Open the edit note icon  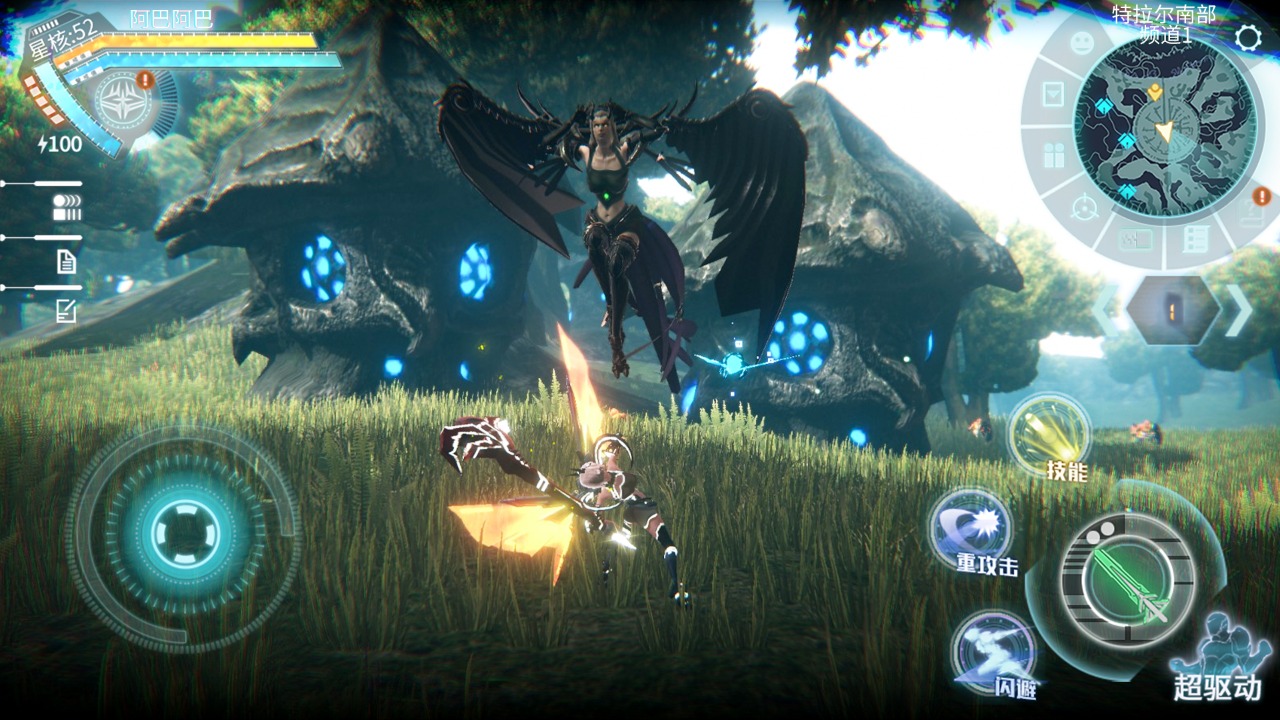66,312
